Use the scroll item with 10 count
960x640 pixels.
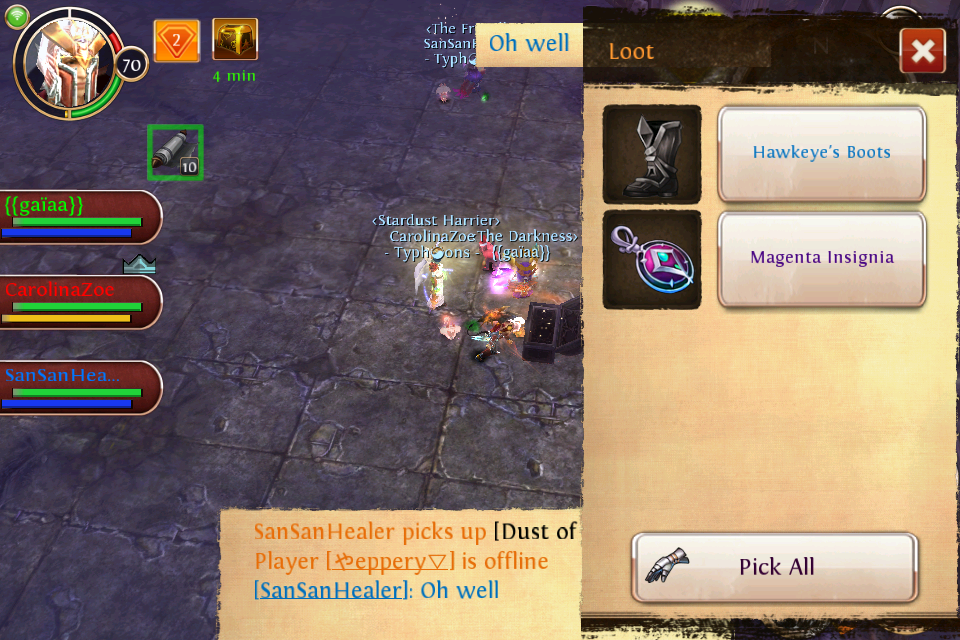click(x=175, y=153)
